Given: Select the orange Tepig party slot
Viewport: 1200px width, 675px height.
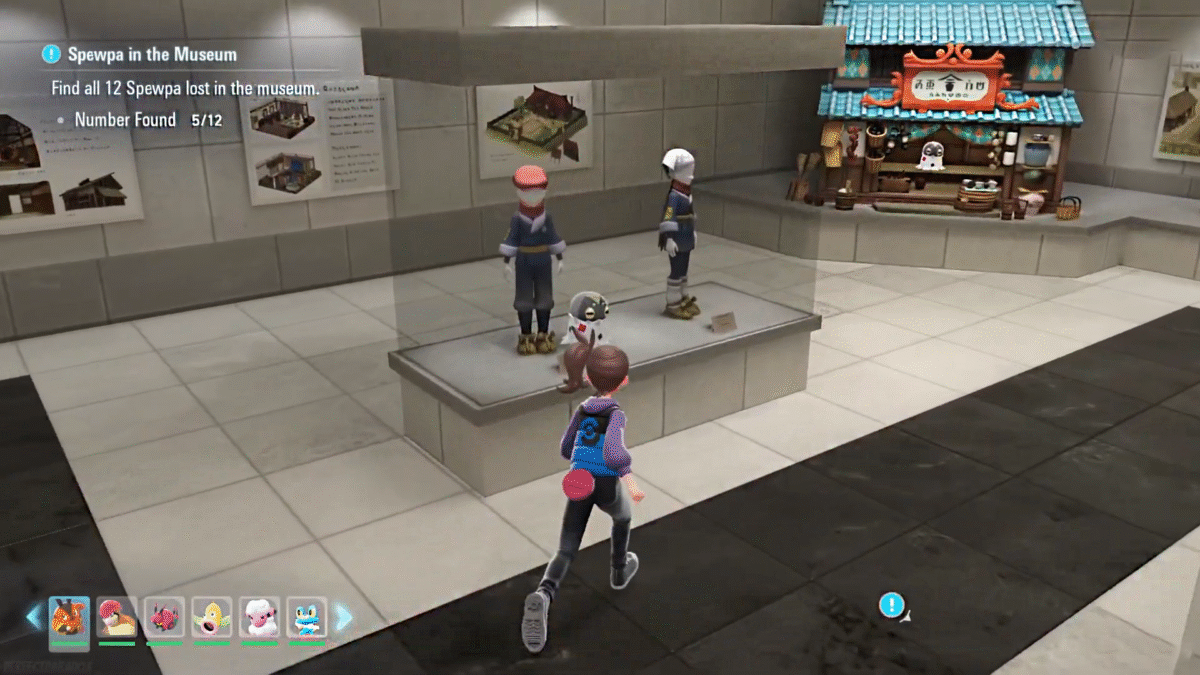Looking at the screenshot, I should tap(69, 617).
